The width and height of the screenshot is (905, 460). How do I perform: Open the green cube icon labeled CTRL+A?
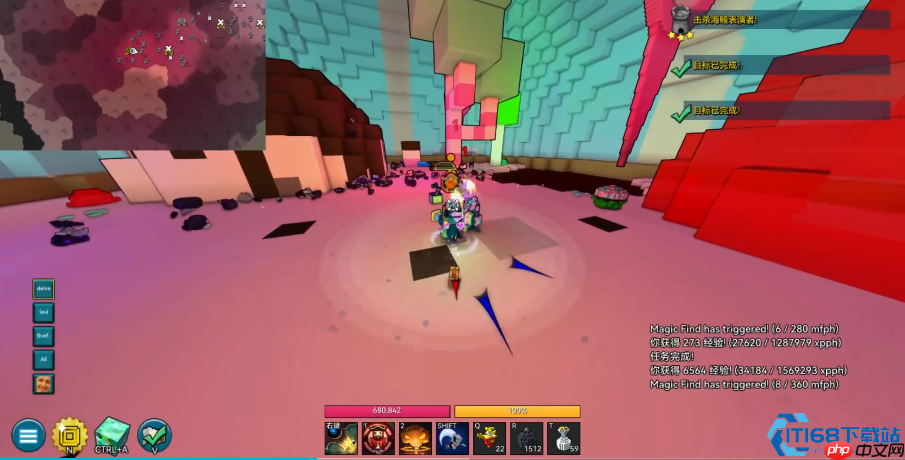pyautogui.click(x=112, y=434)
